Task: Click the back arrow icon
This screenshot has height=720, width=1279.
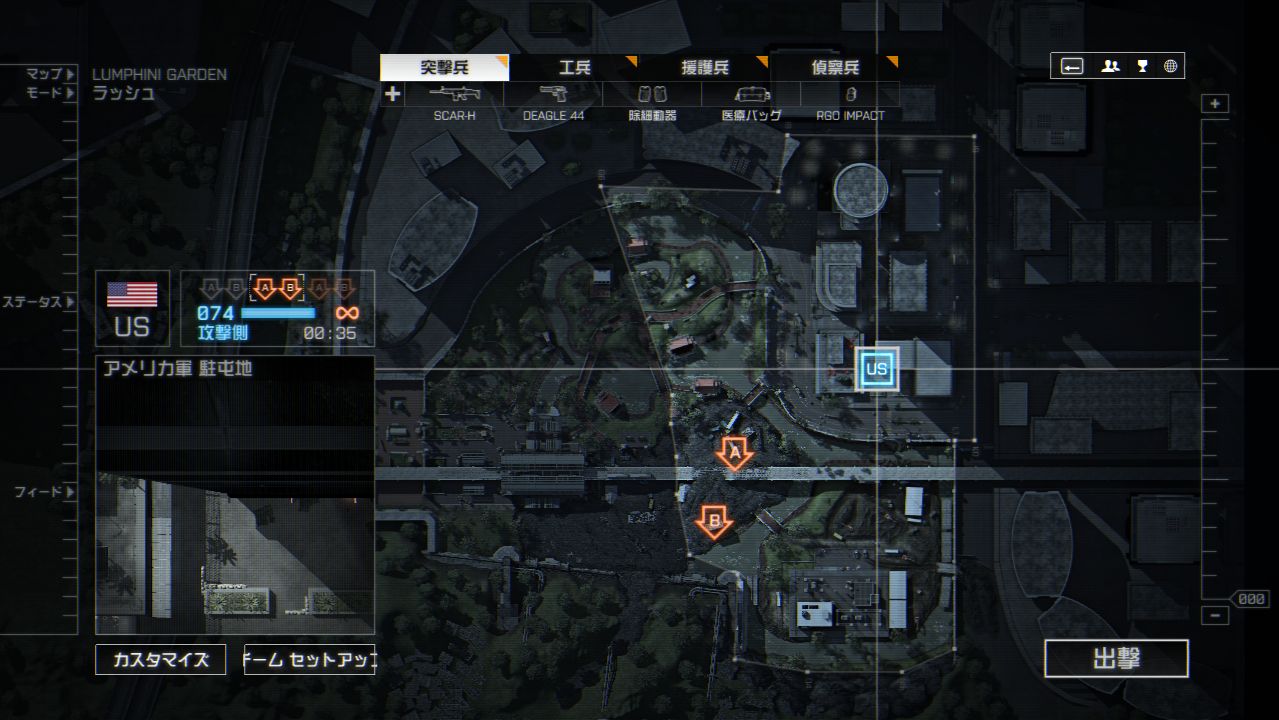Action: pos(1072,67)
